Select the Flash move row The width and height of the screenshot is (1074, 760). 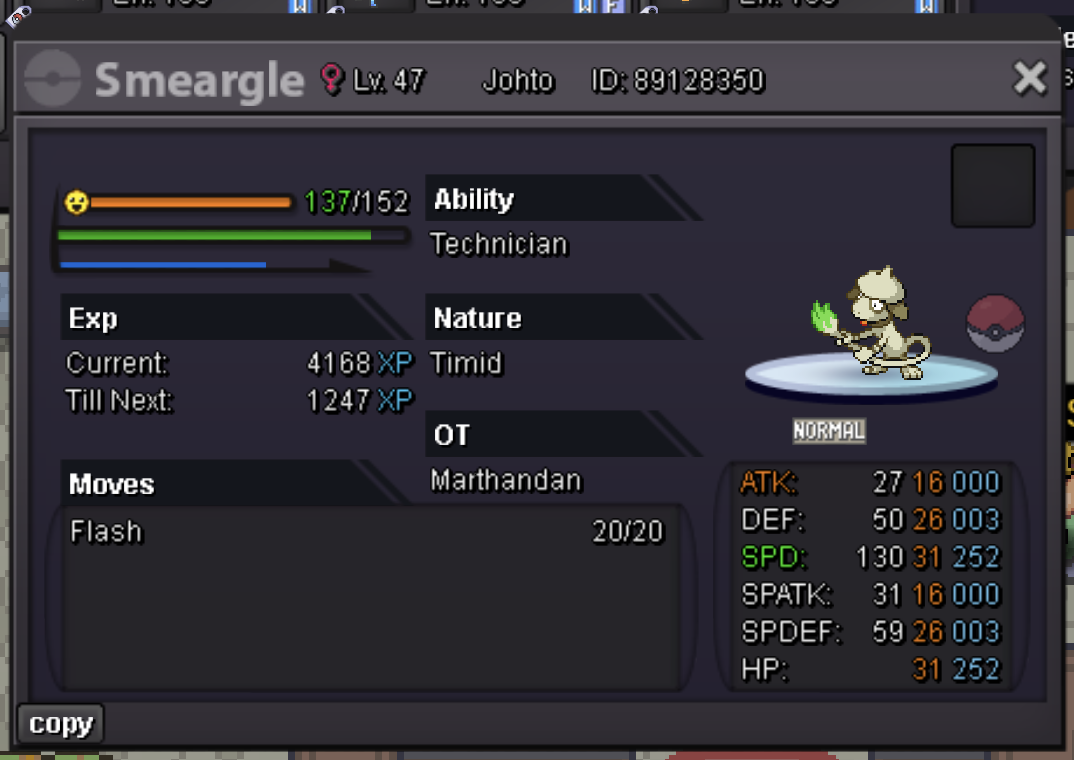(366, 532)
